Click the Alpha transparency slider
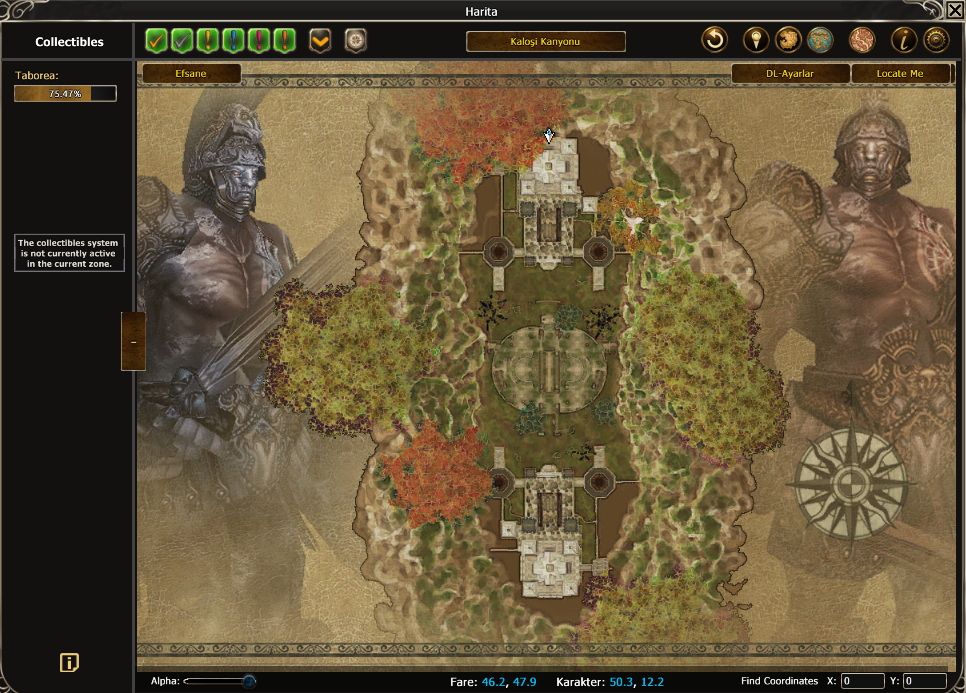 tap(220, 681)
